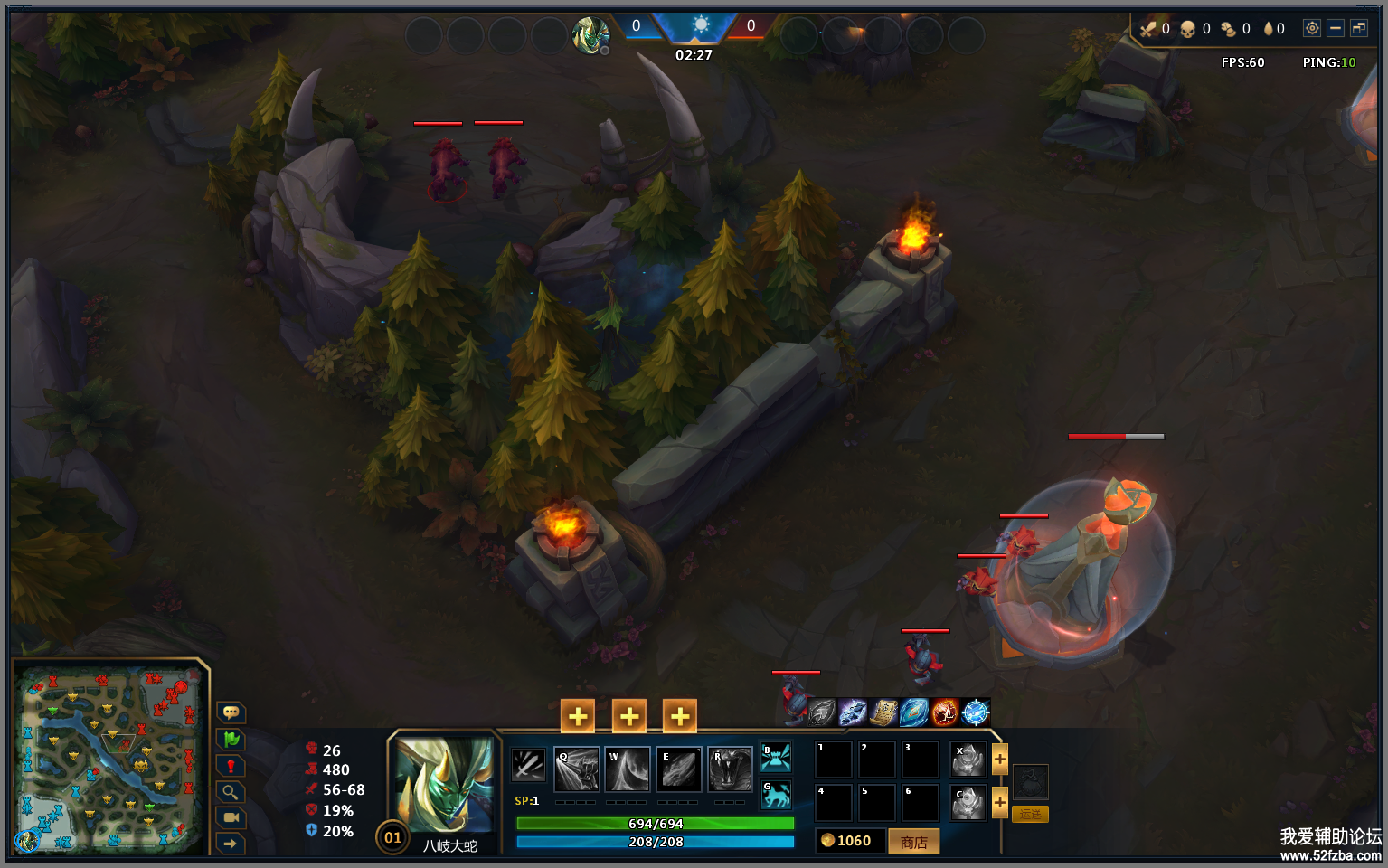Level up the W skill with its plus button
The width and height of the screenshot is (1388, 868).
[x=629, y=717]
